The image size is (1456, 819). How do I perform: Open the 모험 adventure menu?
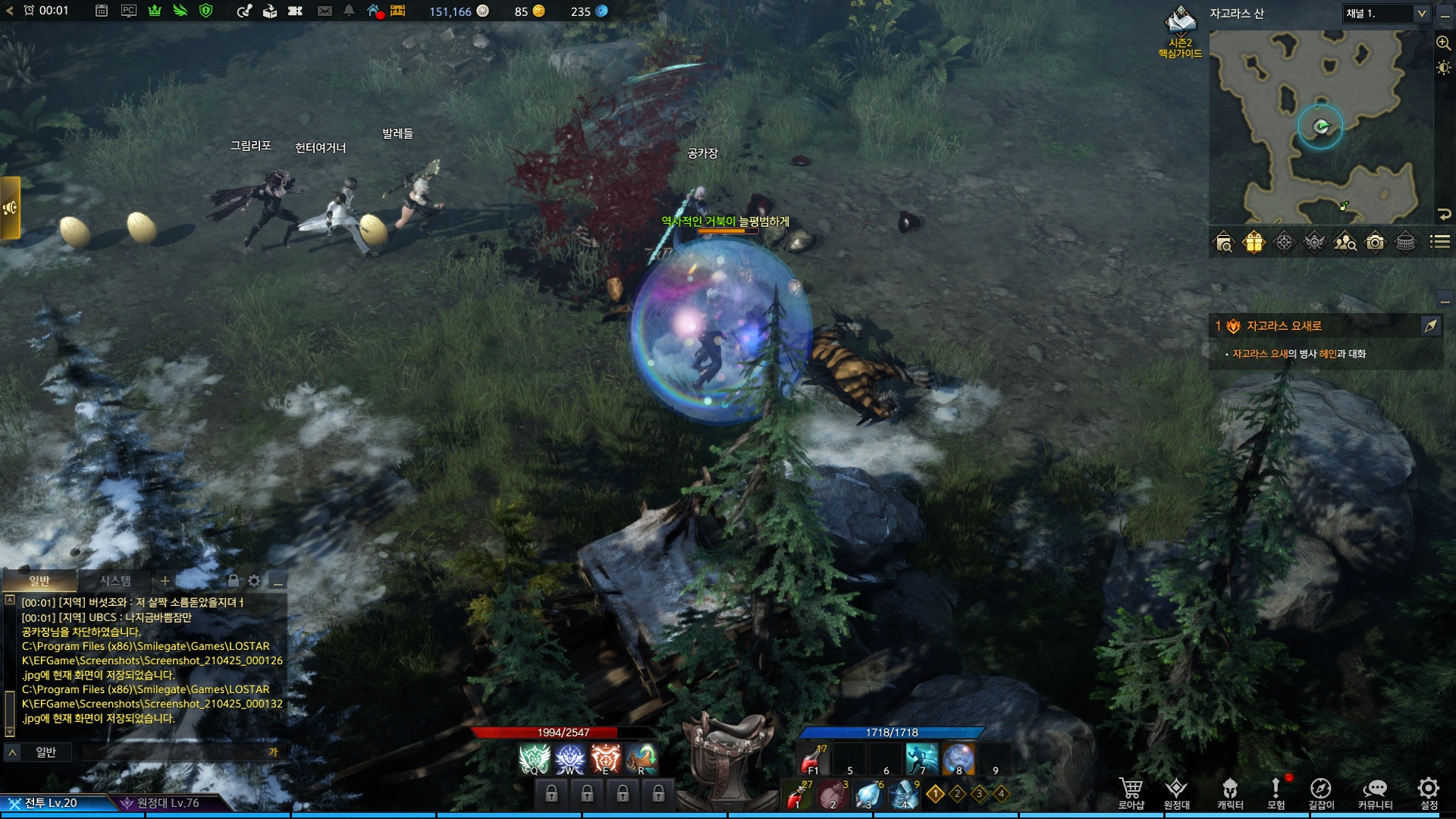pyautogui.click(x=1276, y=793)
